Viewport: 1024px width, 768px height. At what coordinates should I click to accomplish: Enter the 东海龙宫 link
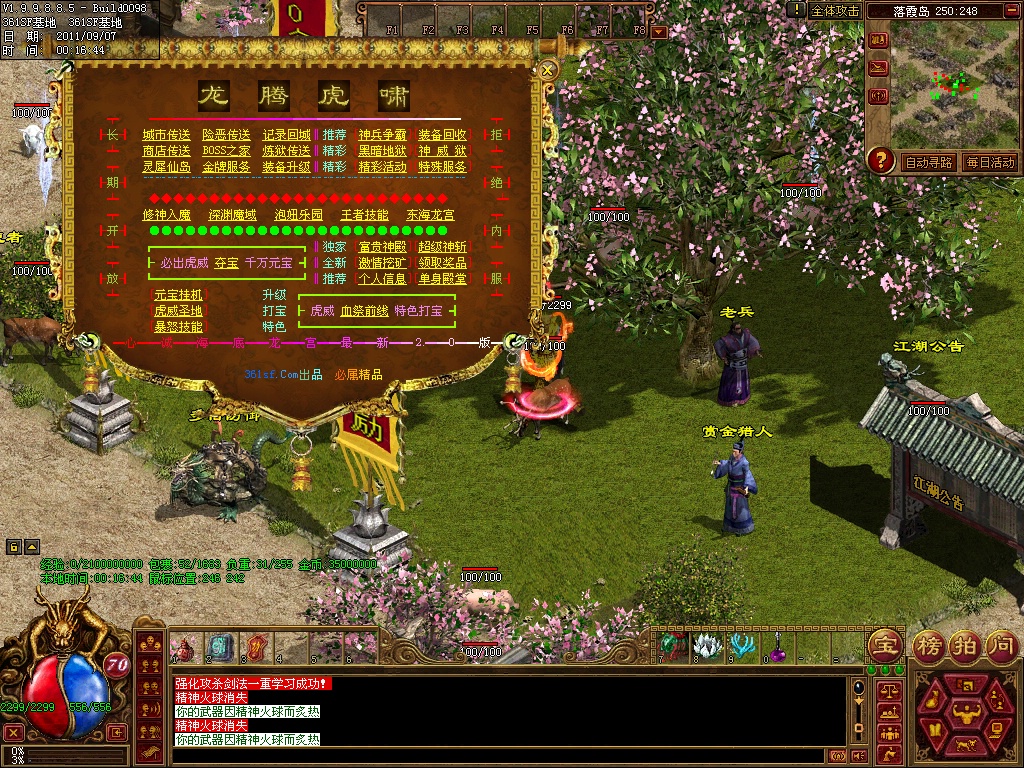tap(430, 215)
